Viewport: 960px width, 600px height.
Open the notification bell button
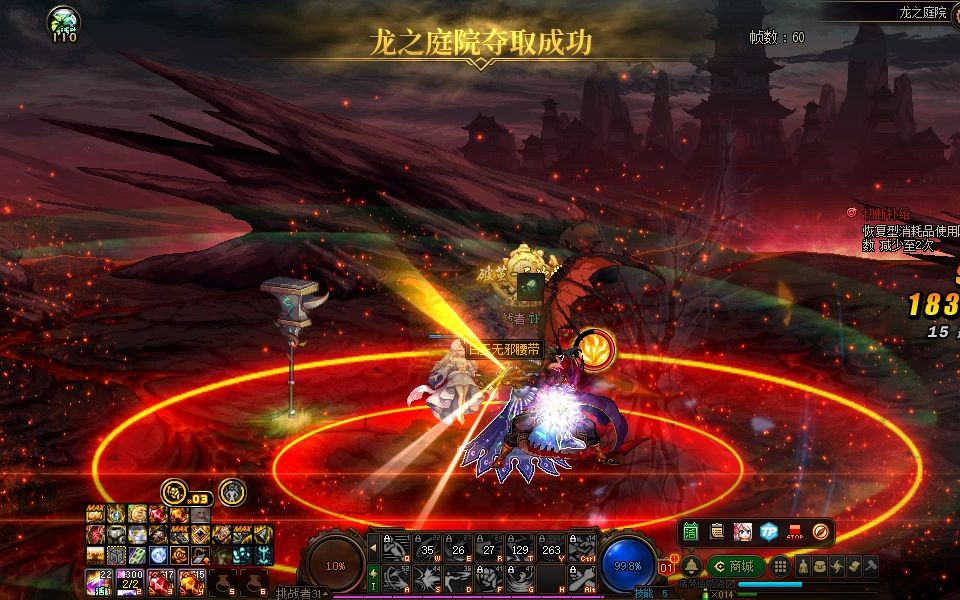click(691, 566)
